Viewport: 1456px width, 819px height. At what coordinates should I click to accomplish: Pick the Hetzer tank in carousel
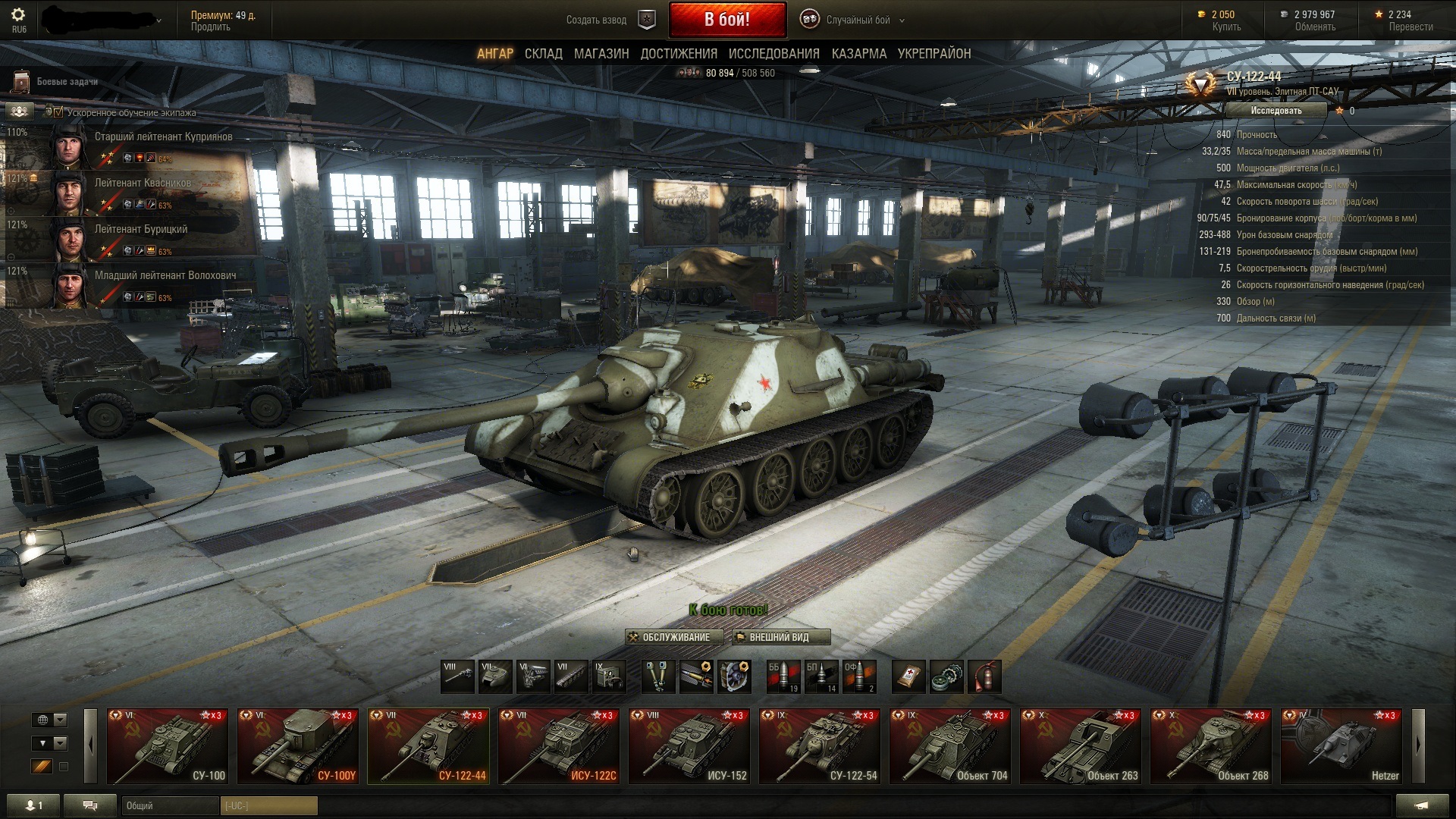[1341, 747]
